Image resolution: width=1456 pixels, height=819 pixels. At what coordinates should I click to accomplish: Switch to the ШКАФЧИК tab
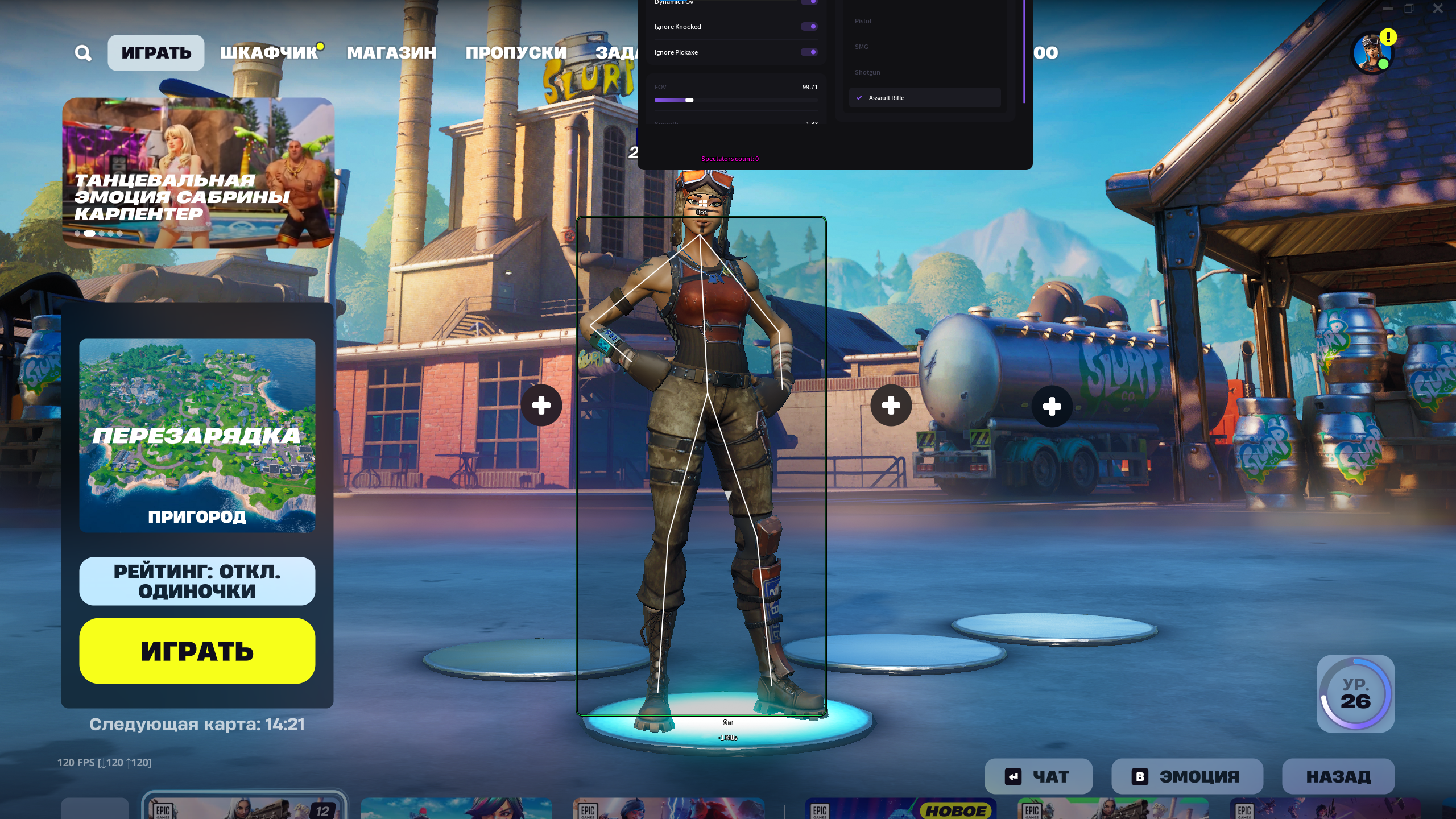click(x=268, y=53)
